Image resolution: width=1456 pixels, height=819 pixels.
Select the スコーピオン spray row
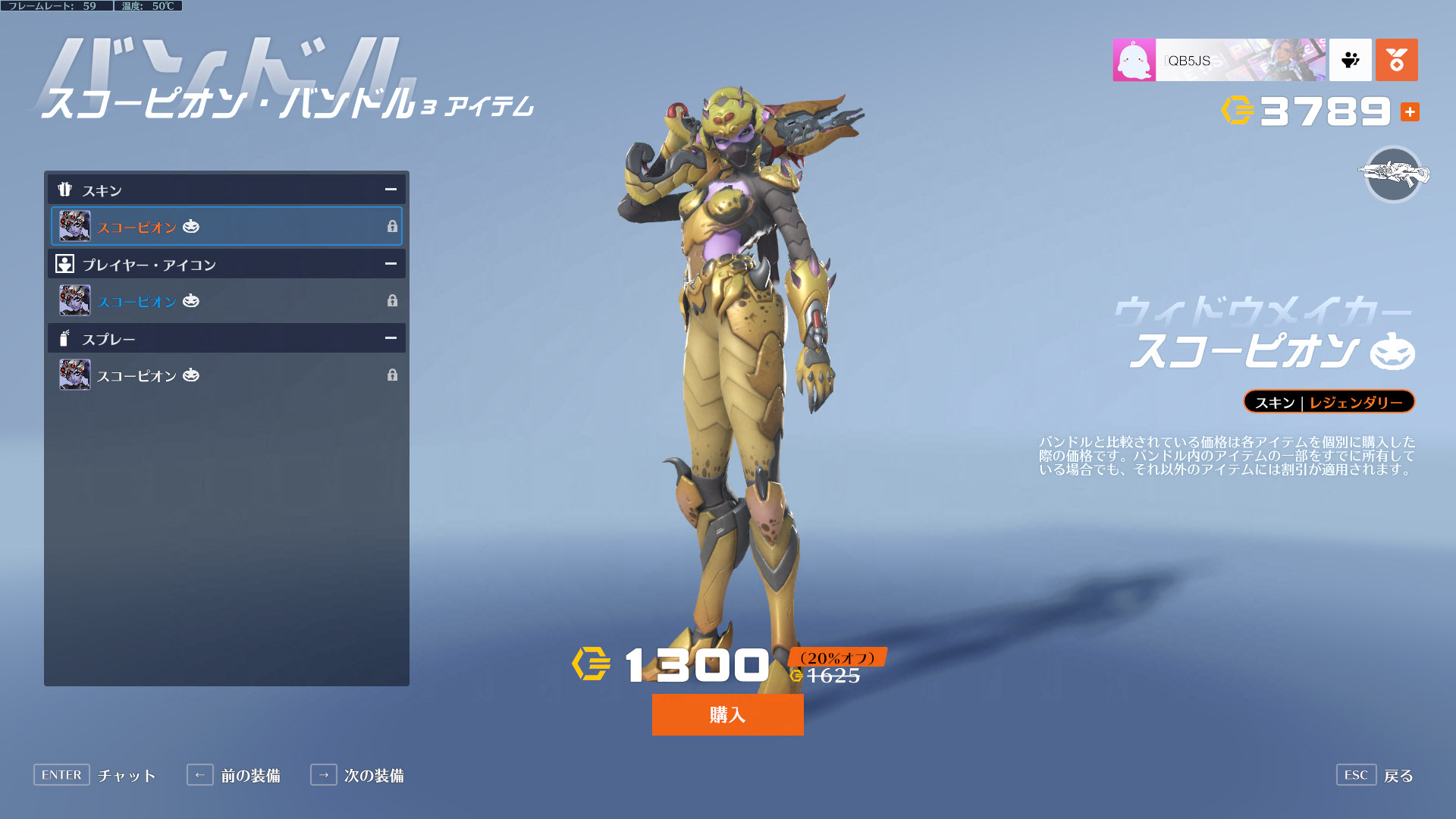click(226, 375)
